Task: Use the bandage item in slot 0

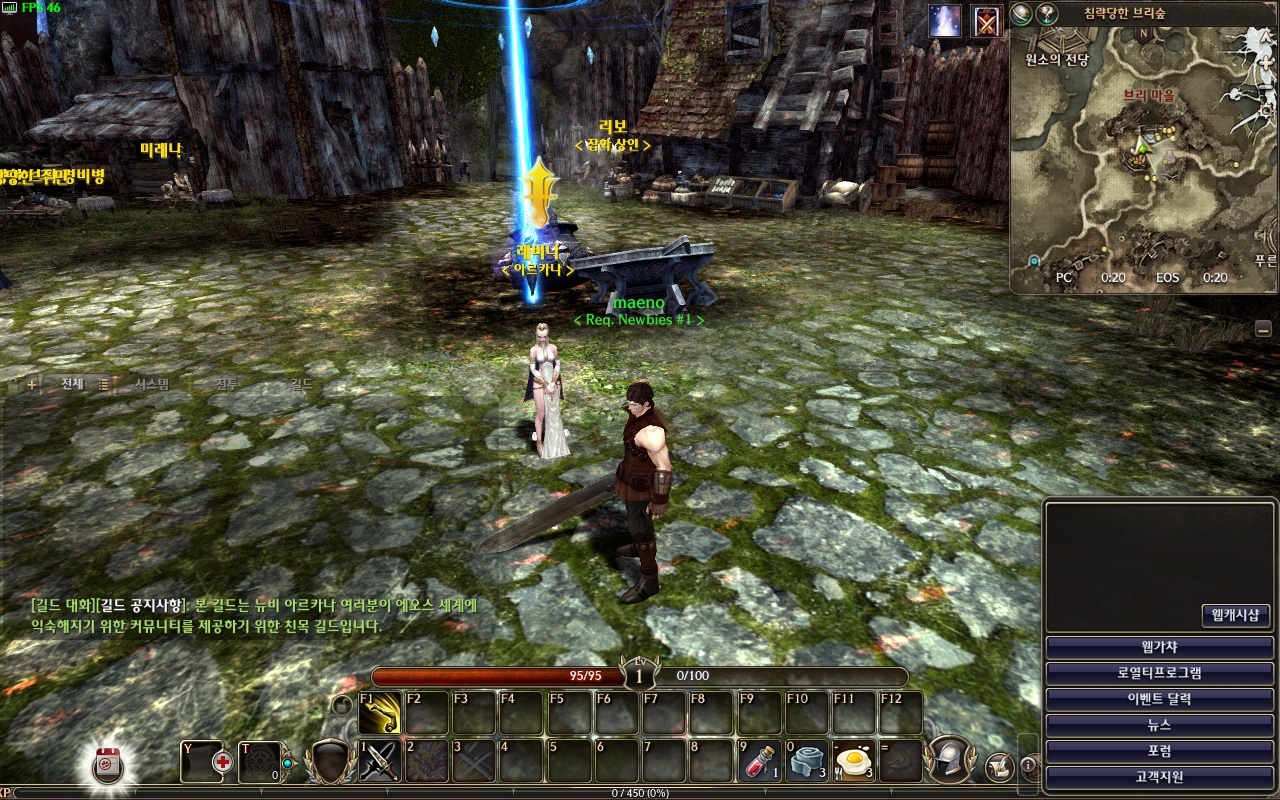Action: pos(806,761)
